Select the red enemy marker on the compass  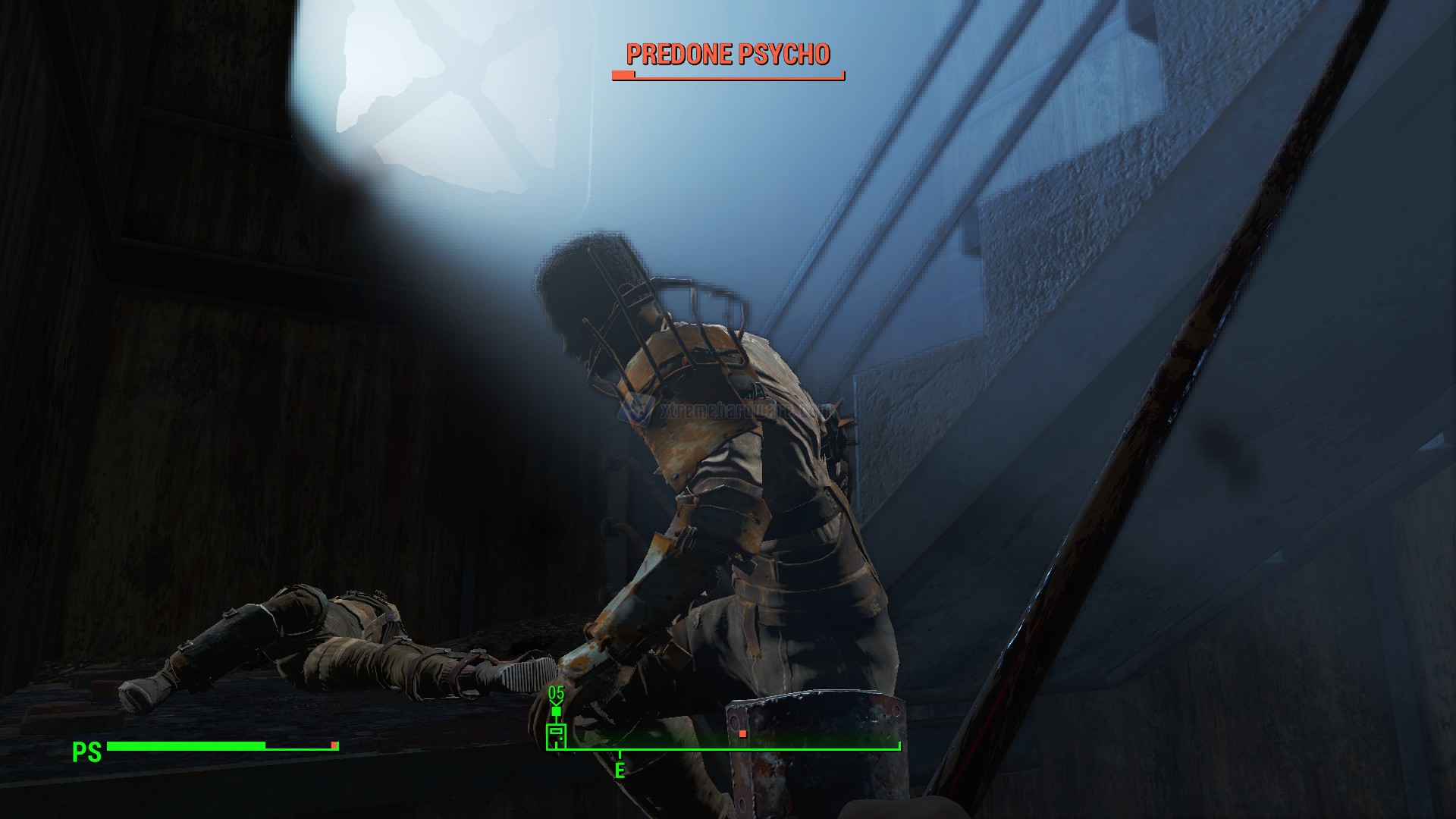(742, 734)
